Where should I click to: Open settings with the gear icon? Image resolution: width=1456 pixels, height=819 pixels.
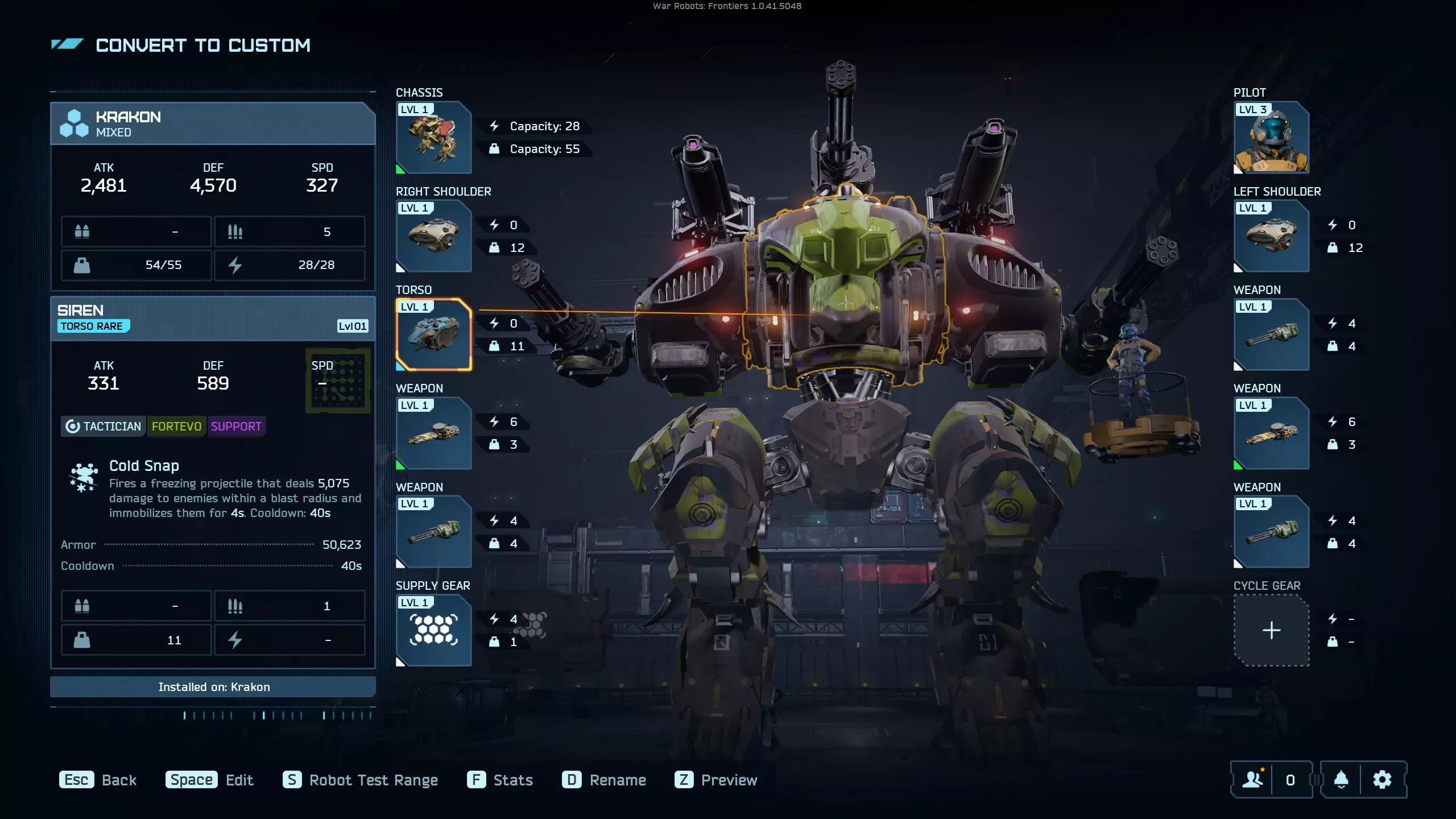(x=1382, y=780)
